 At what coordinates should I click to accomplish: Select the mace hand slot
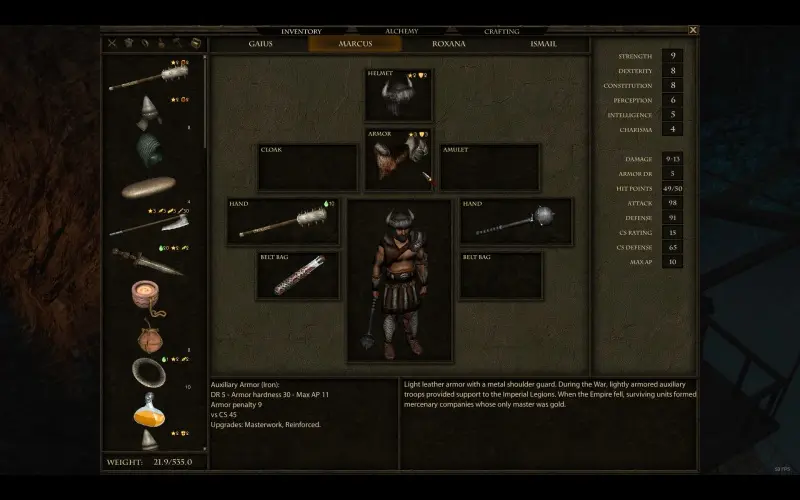516,221
